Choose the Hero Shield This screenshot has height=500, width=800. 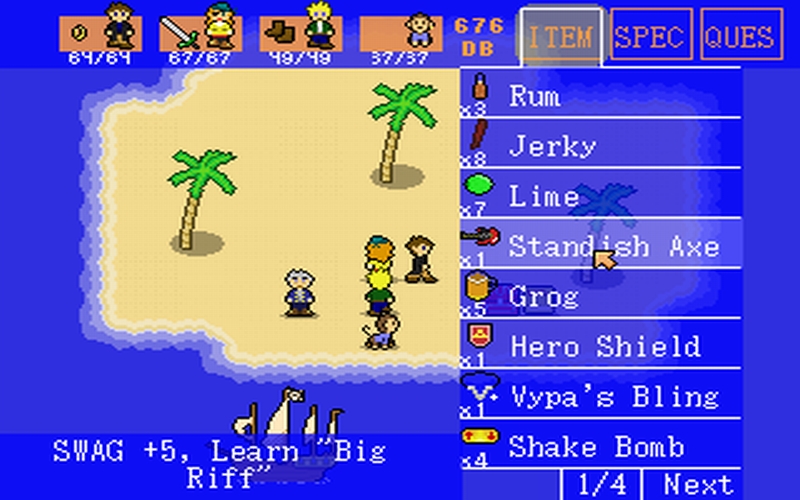(x=601, y=346)
